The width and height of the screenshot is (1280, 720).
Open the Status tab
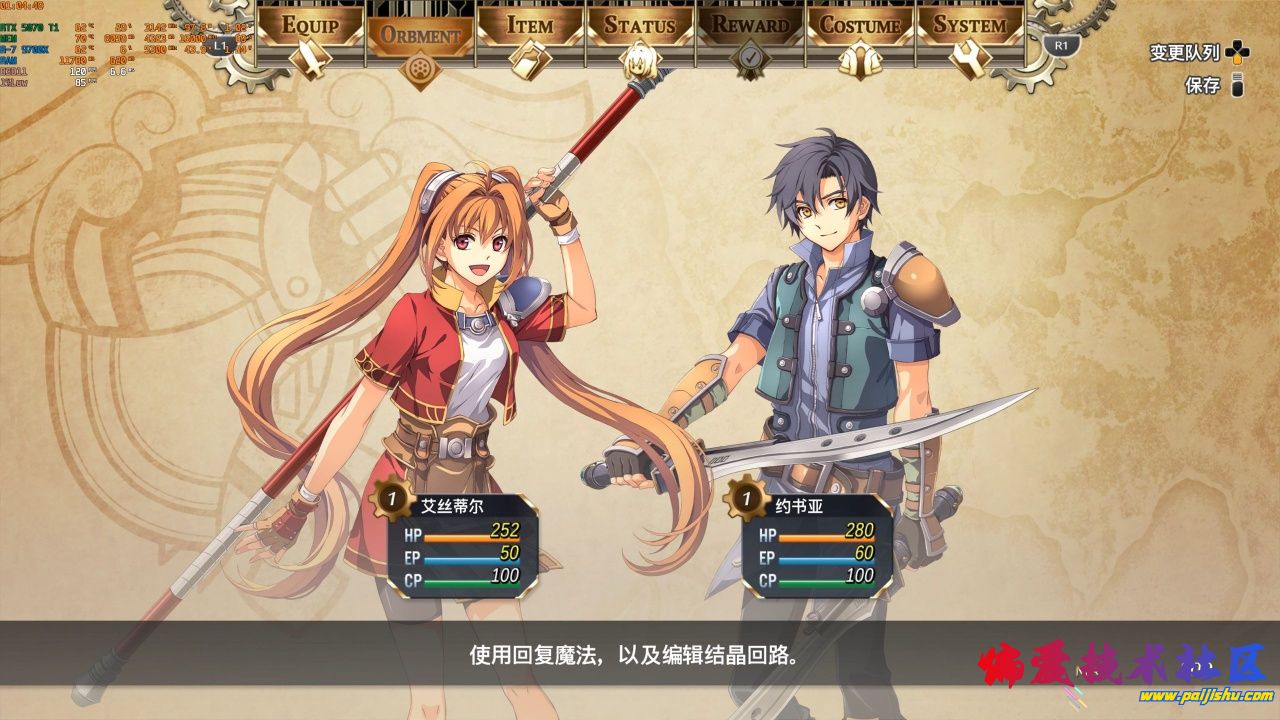point(640,26)
